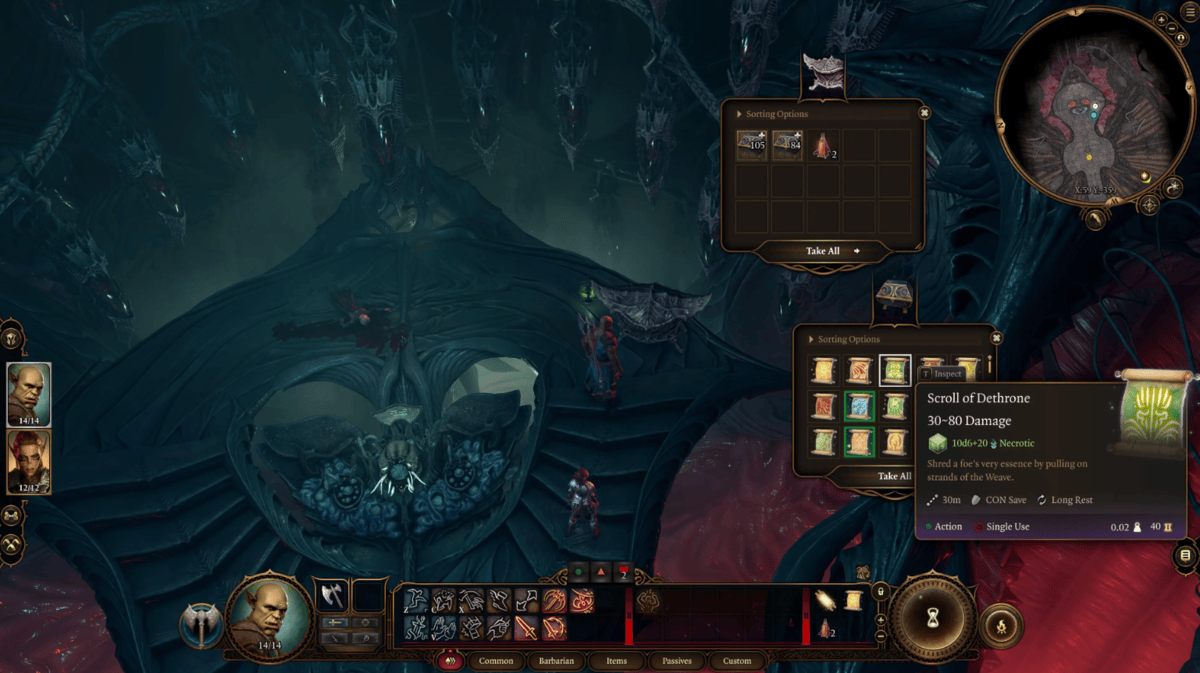
Task: Show the Items hotbar tab
Action: click(x=617, y=661)
